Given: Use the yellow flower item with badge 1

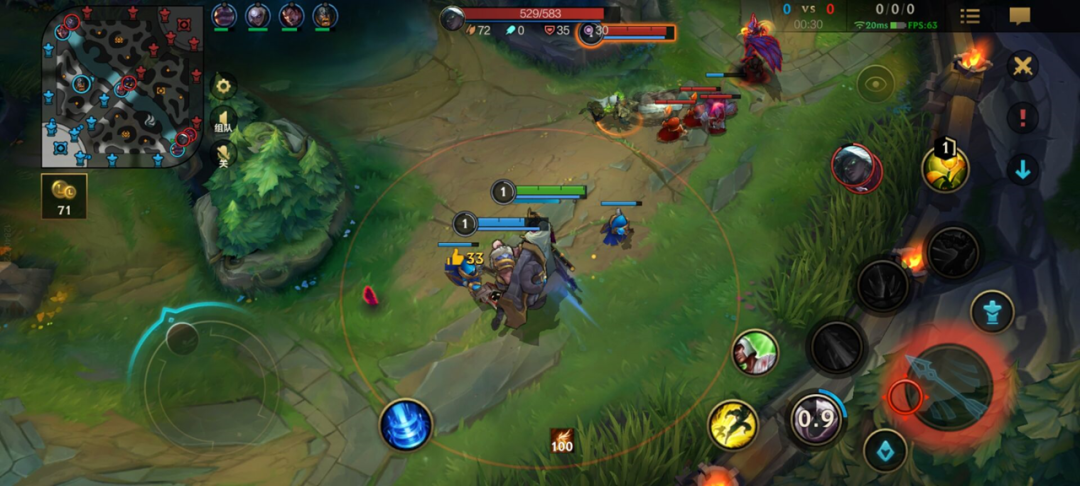Looking at the screenshot, I should (x=945, y=167).
